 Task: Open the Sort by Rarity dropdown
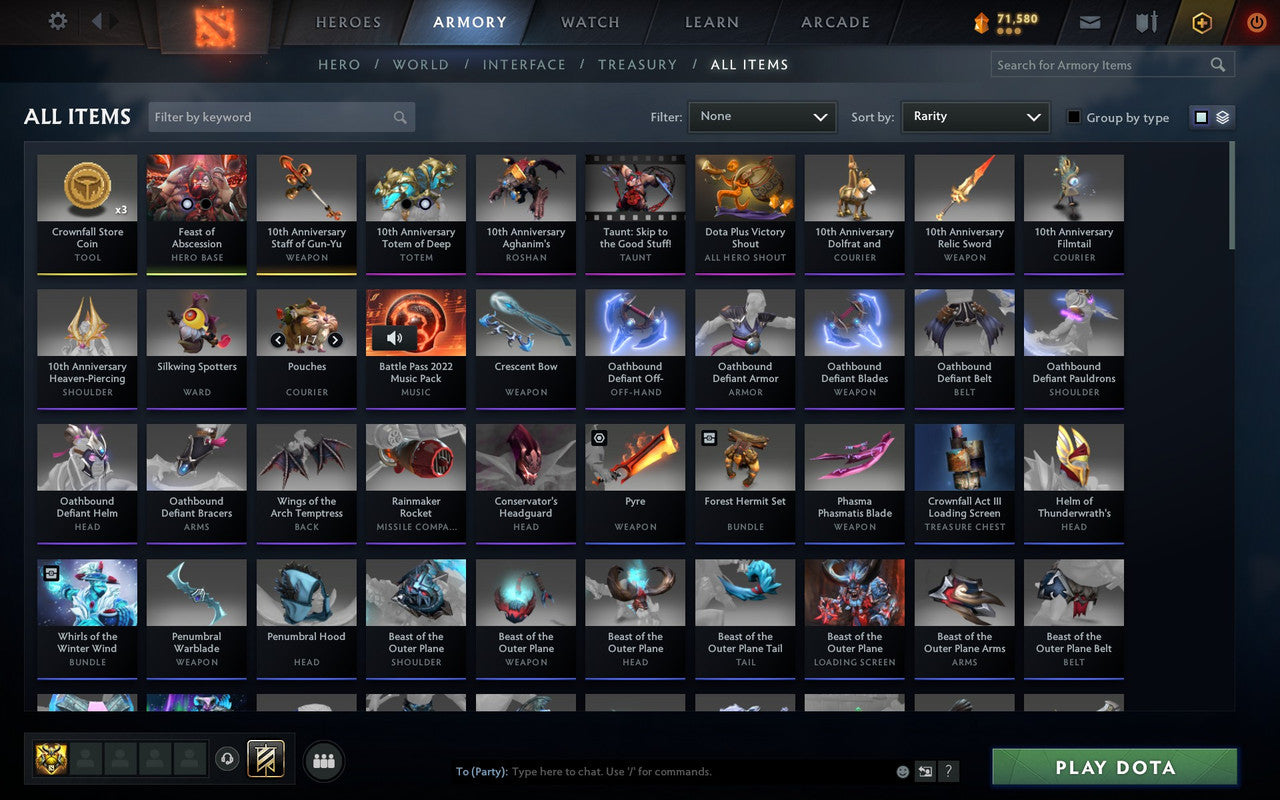tap(974, 117)
